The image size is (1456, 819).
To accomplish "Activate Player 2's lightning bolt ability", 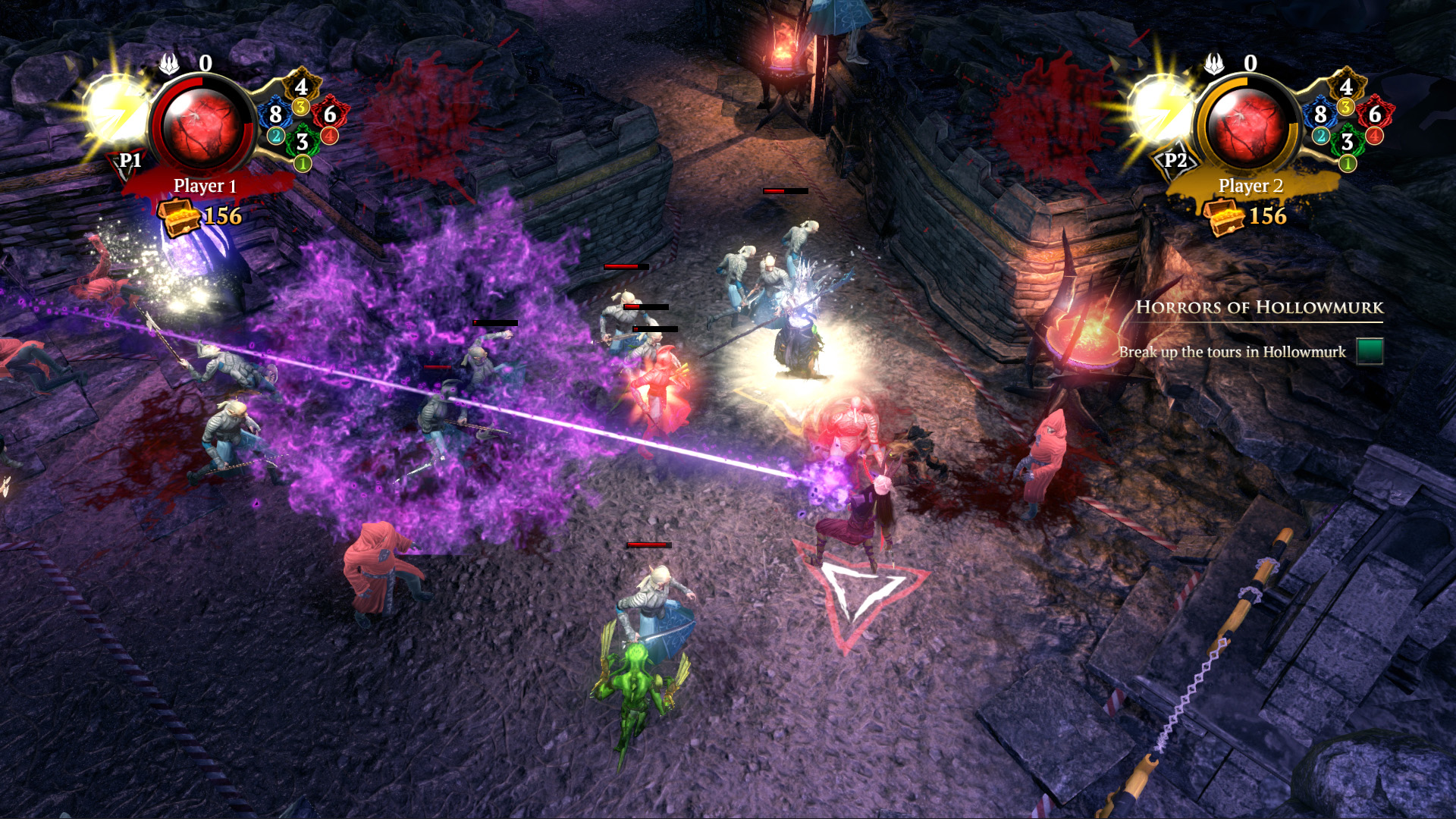I will (x=1160, y=111).
